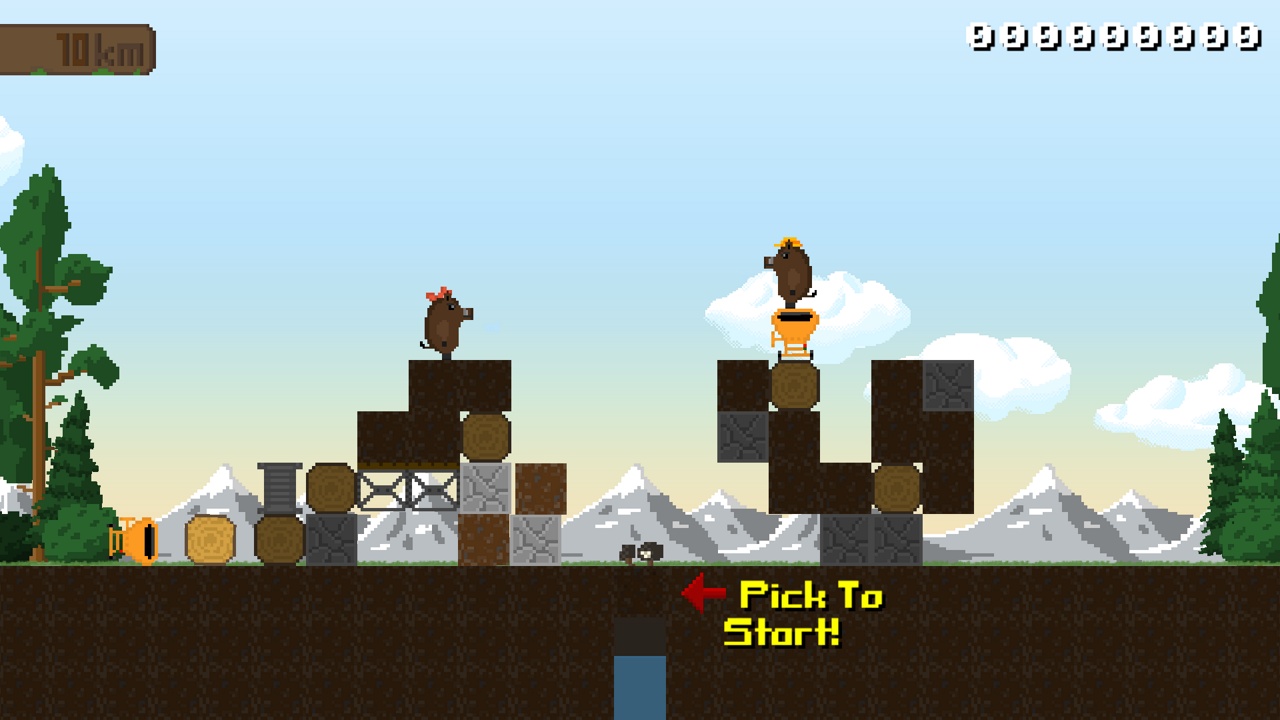Select the spring beneath the golden cup
This screenshot has width=1280, height=720.
tap(792, 348)
